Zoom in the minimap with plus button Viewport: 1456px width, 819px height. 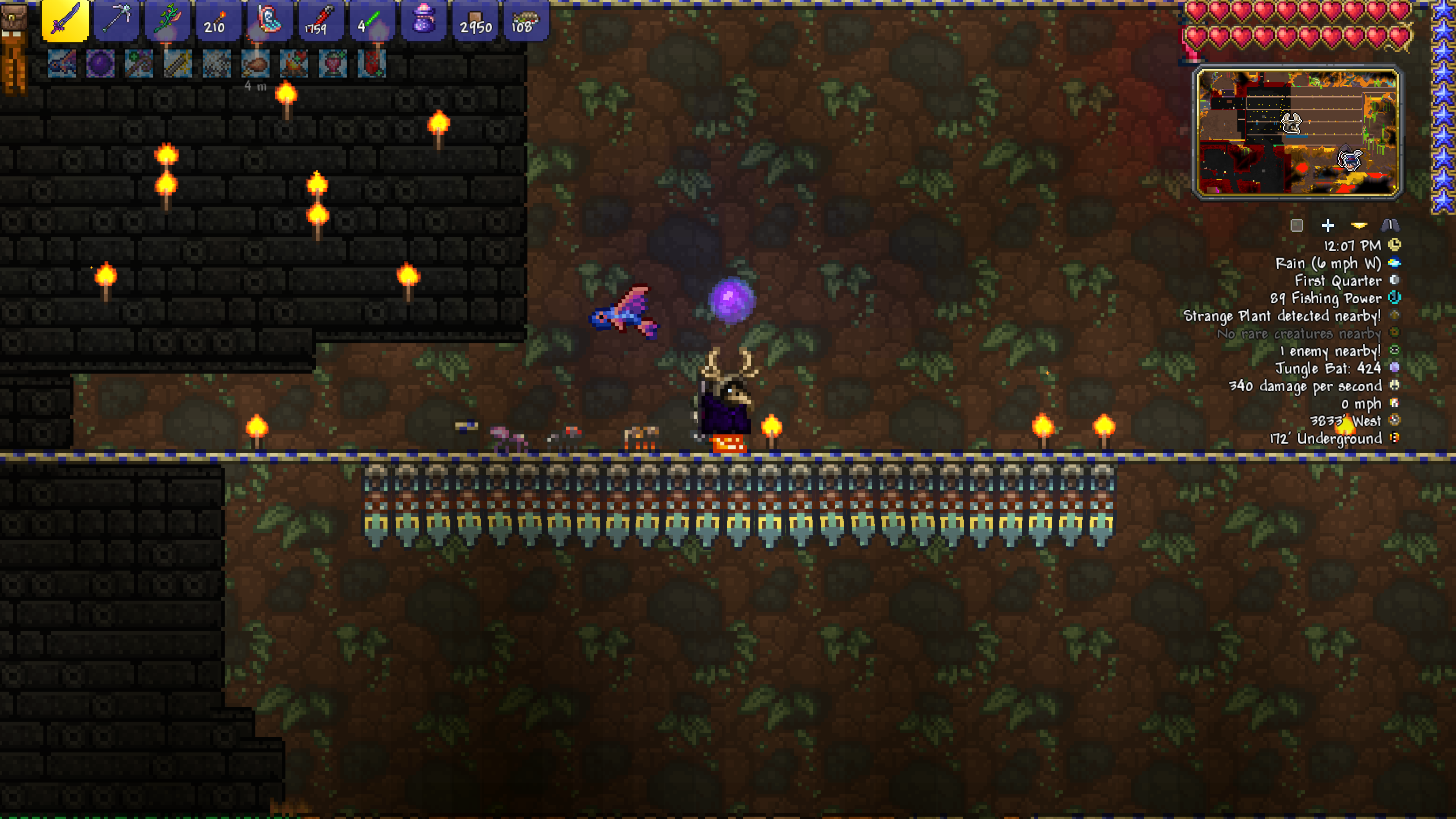tap(1328, 226)
